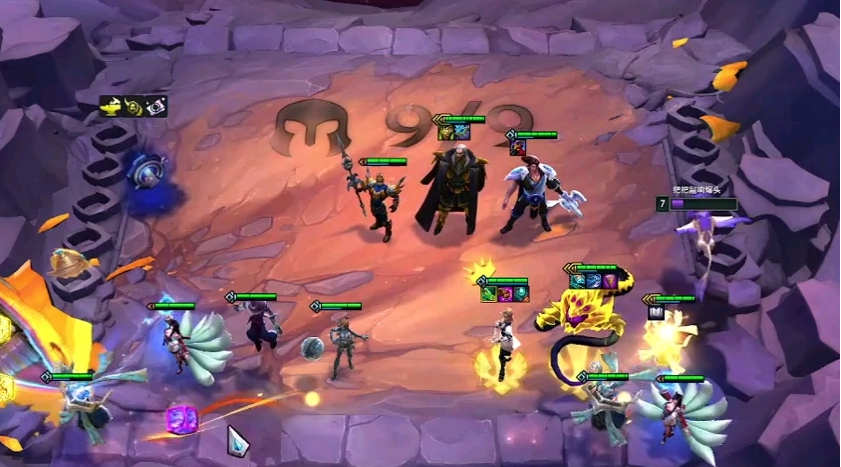Select the golden anvil icon
The image size is (841, 467).
pyautogui.click(x=109, y=105)
